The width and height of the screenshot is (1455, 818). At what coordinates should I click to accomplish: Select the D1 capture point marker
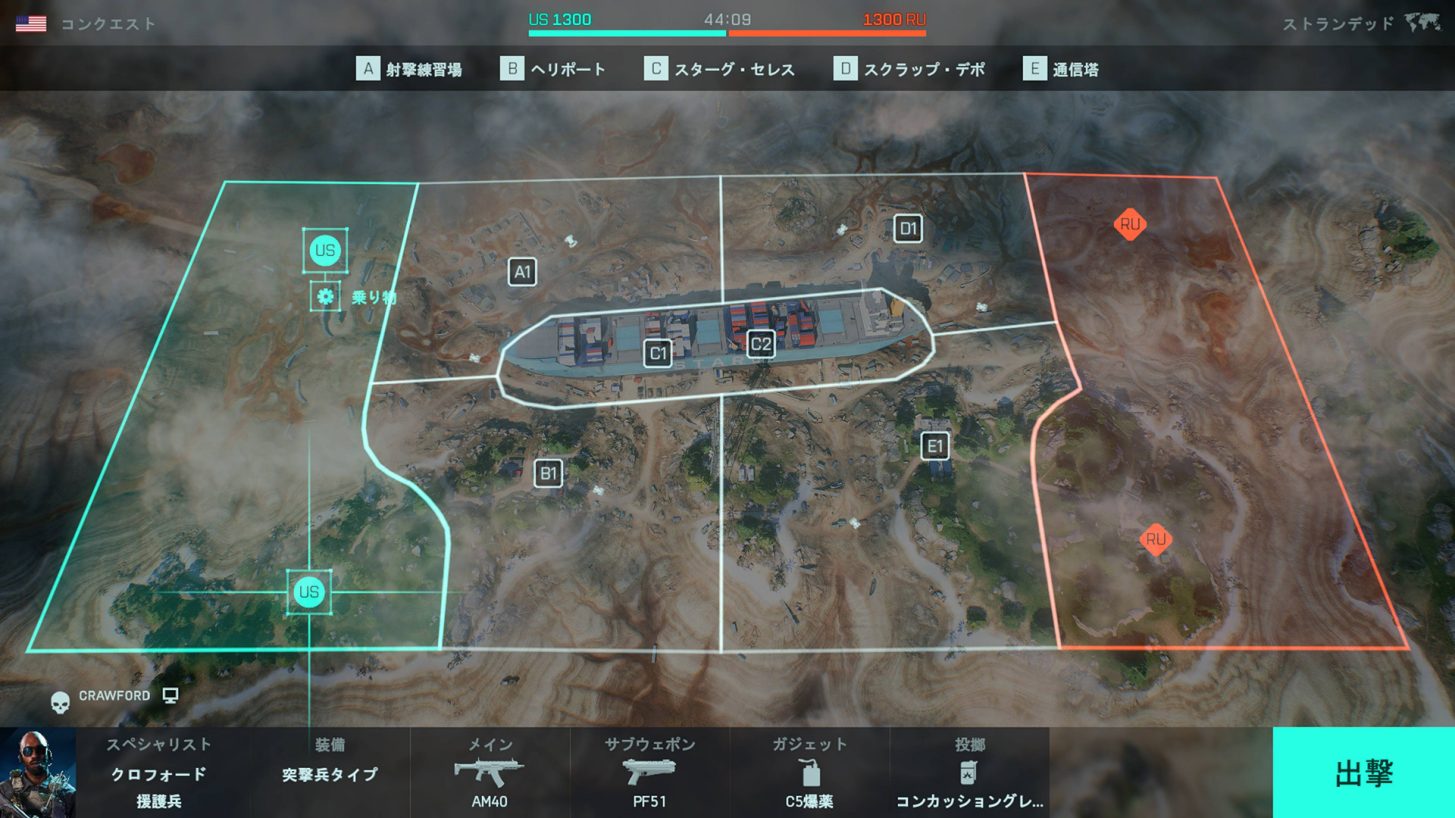click(908, 229)
